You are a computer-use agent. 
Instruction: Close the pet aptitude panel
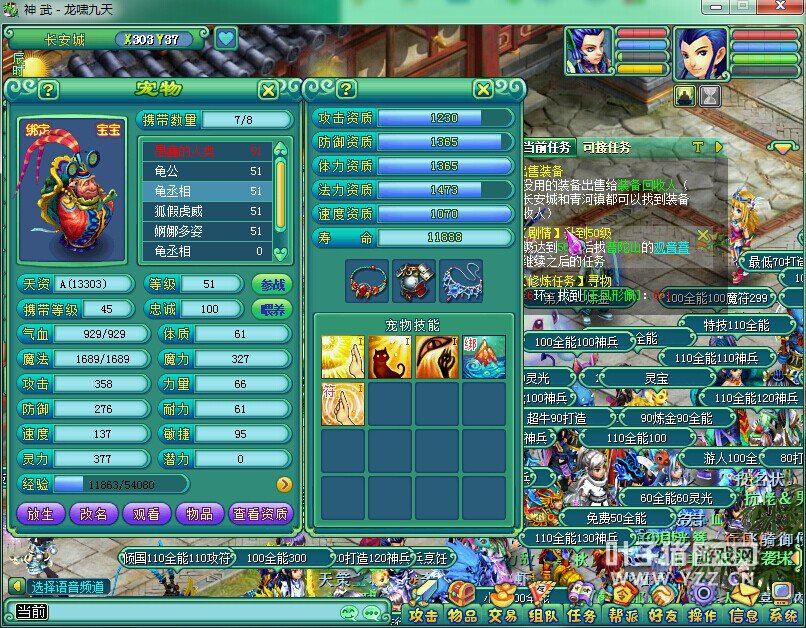(x=483, y=89)
